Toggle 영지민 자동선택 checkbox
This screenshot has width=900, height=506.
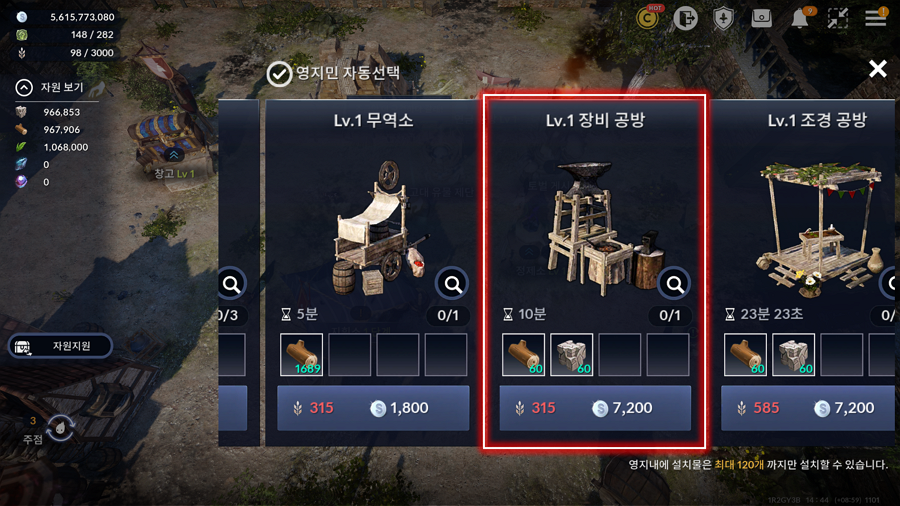click(x=279, y=73)
